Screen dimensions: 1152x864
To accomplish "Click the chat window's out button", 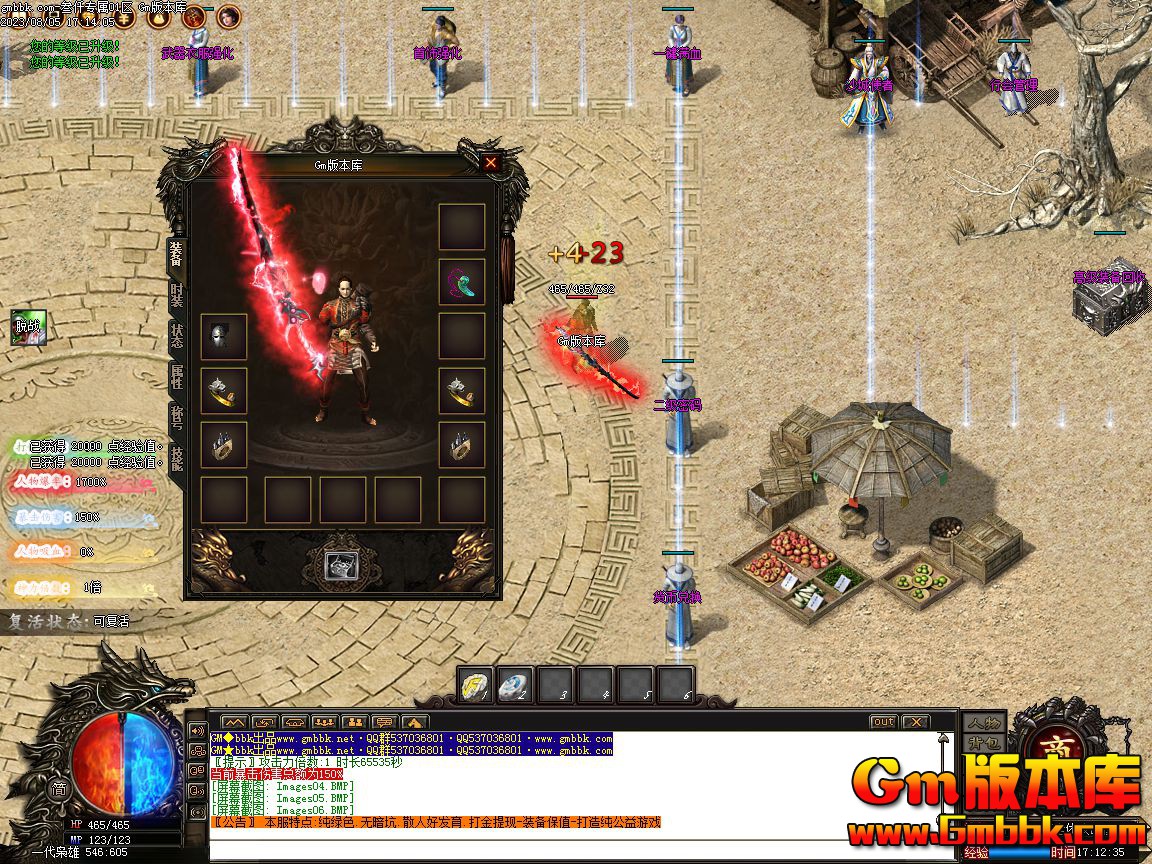I will pos(883,722).
